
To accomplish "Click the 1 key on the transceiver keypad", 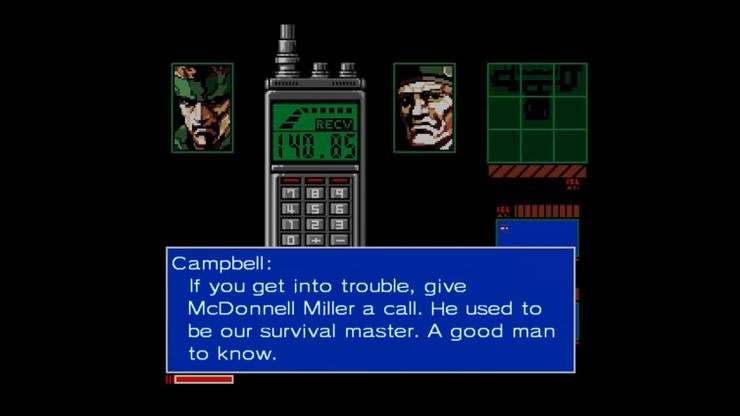I will 291,225.
